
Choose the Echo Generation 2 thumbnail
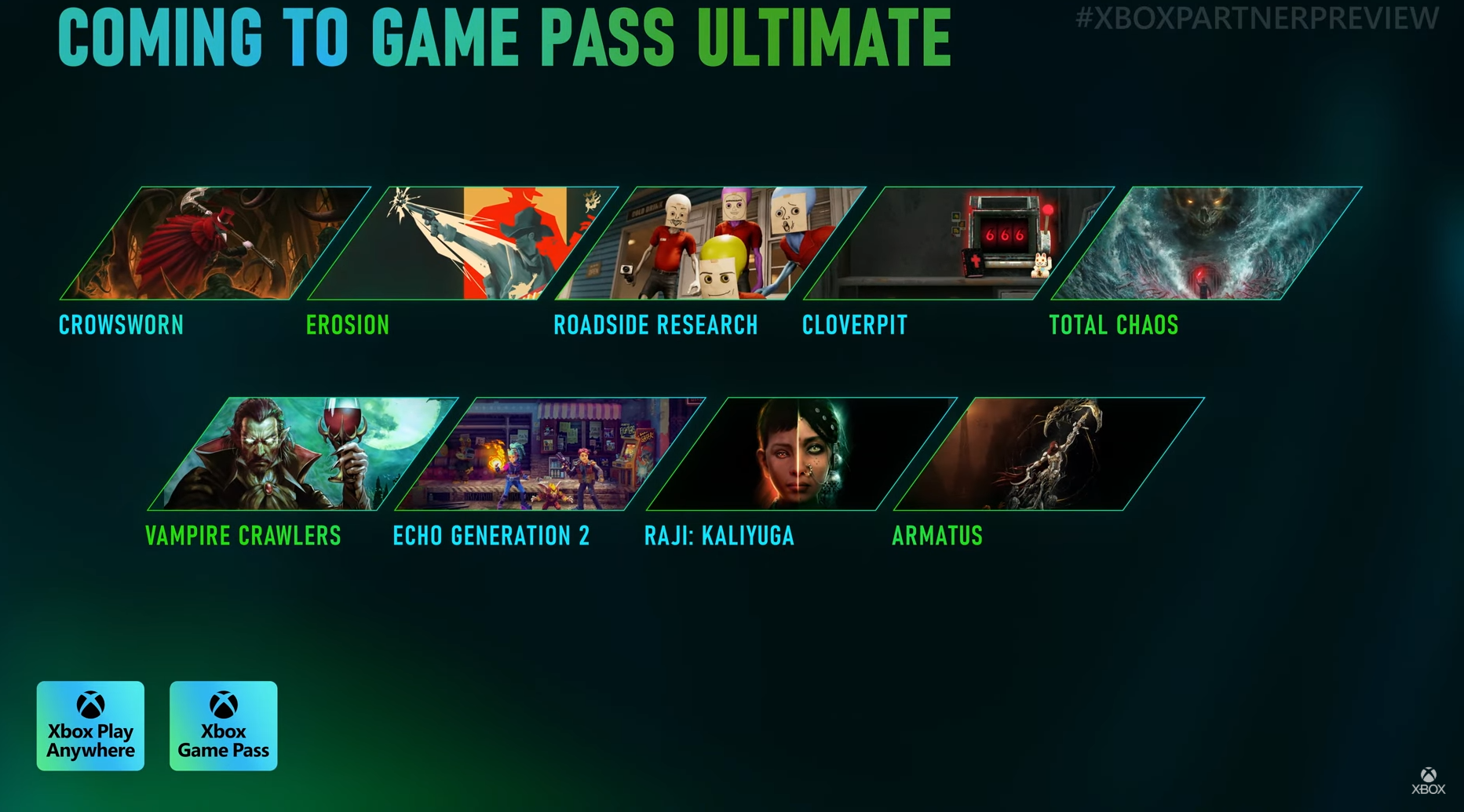(x=549, y=454)
